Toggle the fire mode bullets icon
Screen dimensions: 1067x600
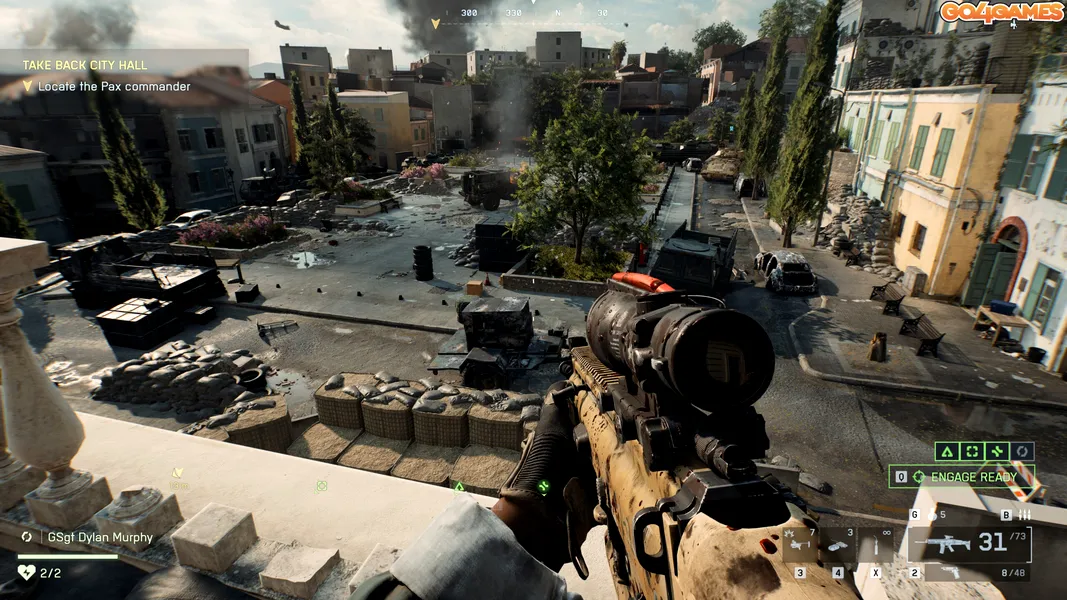[1023, 515]
